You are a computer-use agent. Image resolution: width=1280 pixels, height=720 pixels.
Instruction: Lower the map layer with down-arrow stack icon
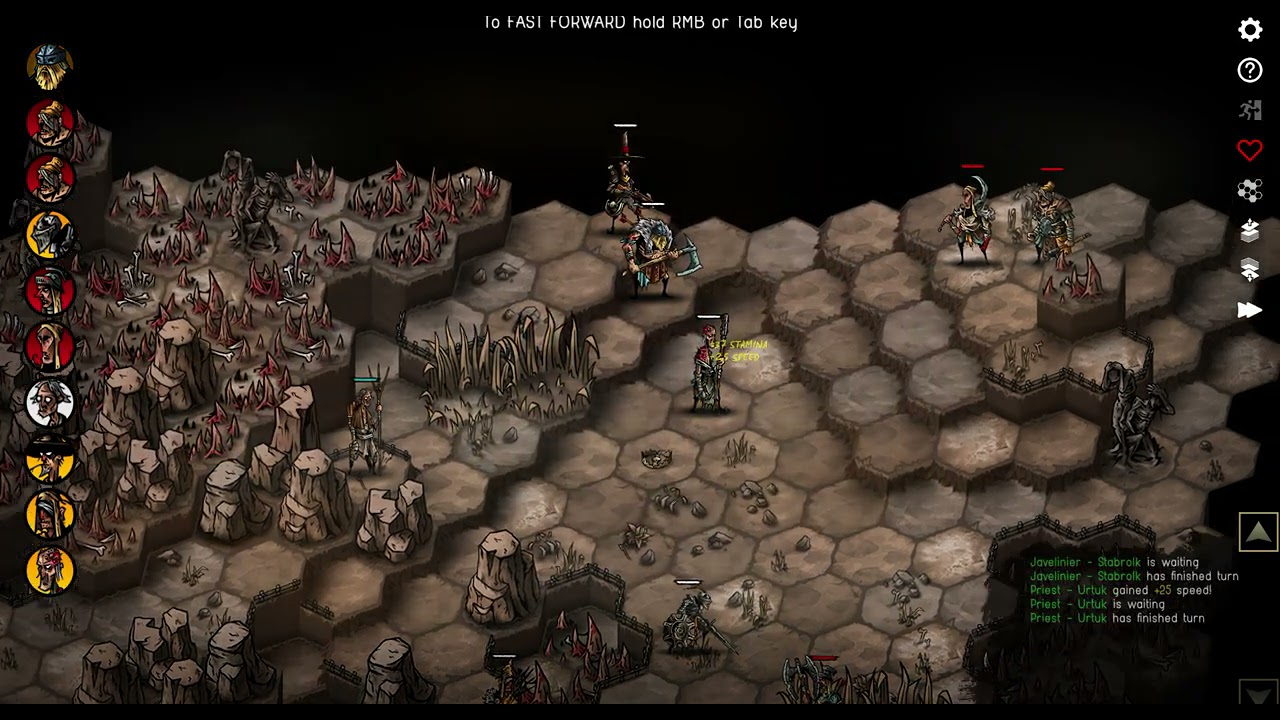pyautogui.click(x=1250, y=269)
